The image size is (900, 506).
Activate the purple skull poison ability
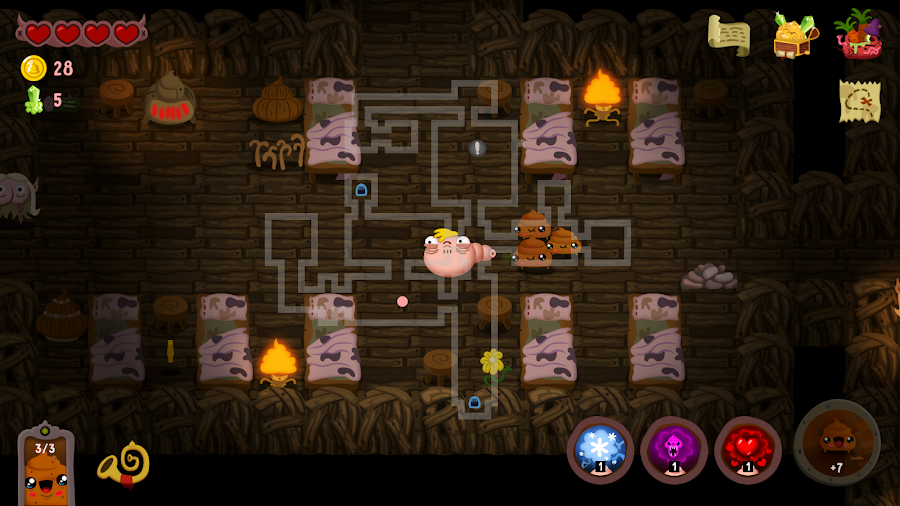[x=674, y=450]
